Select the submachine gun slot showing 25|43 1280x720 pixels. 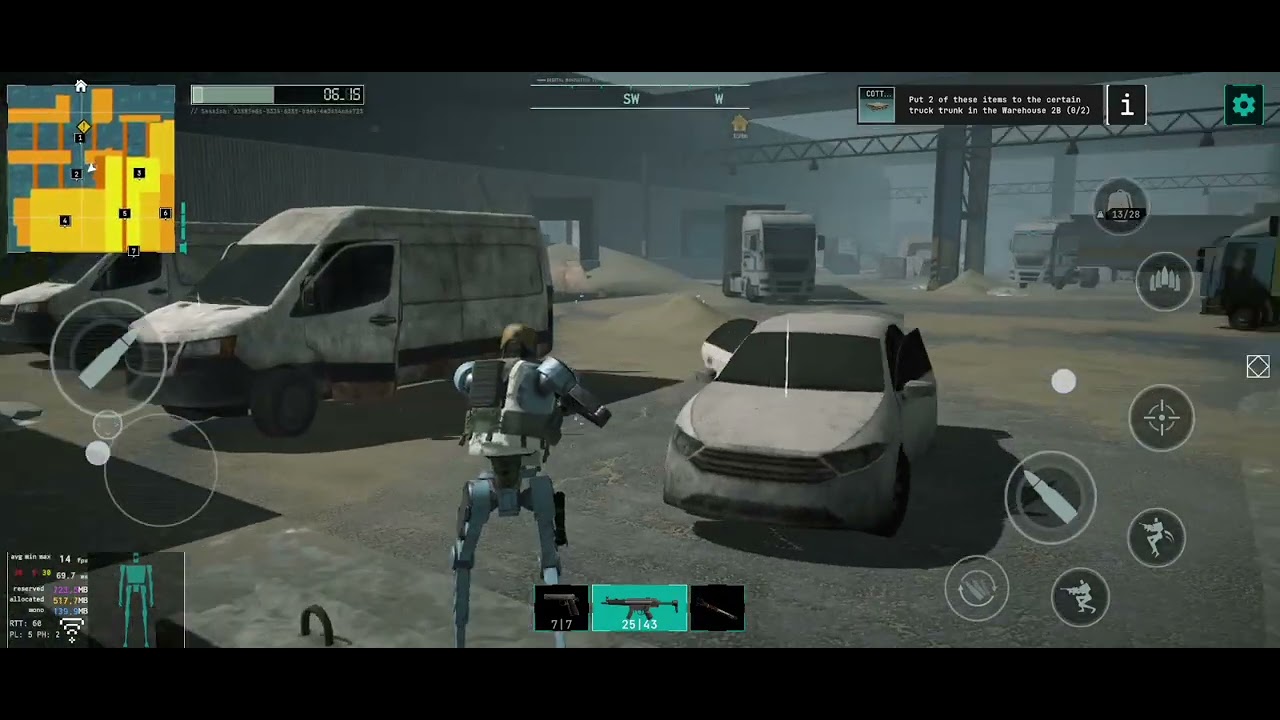point(640,609)
